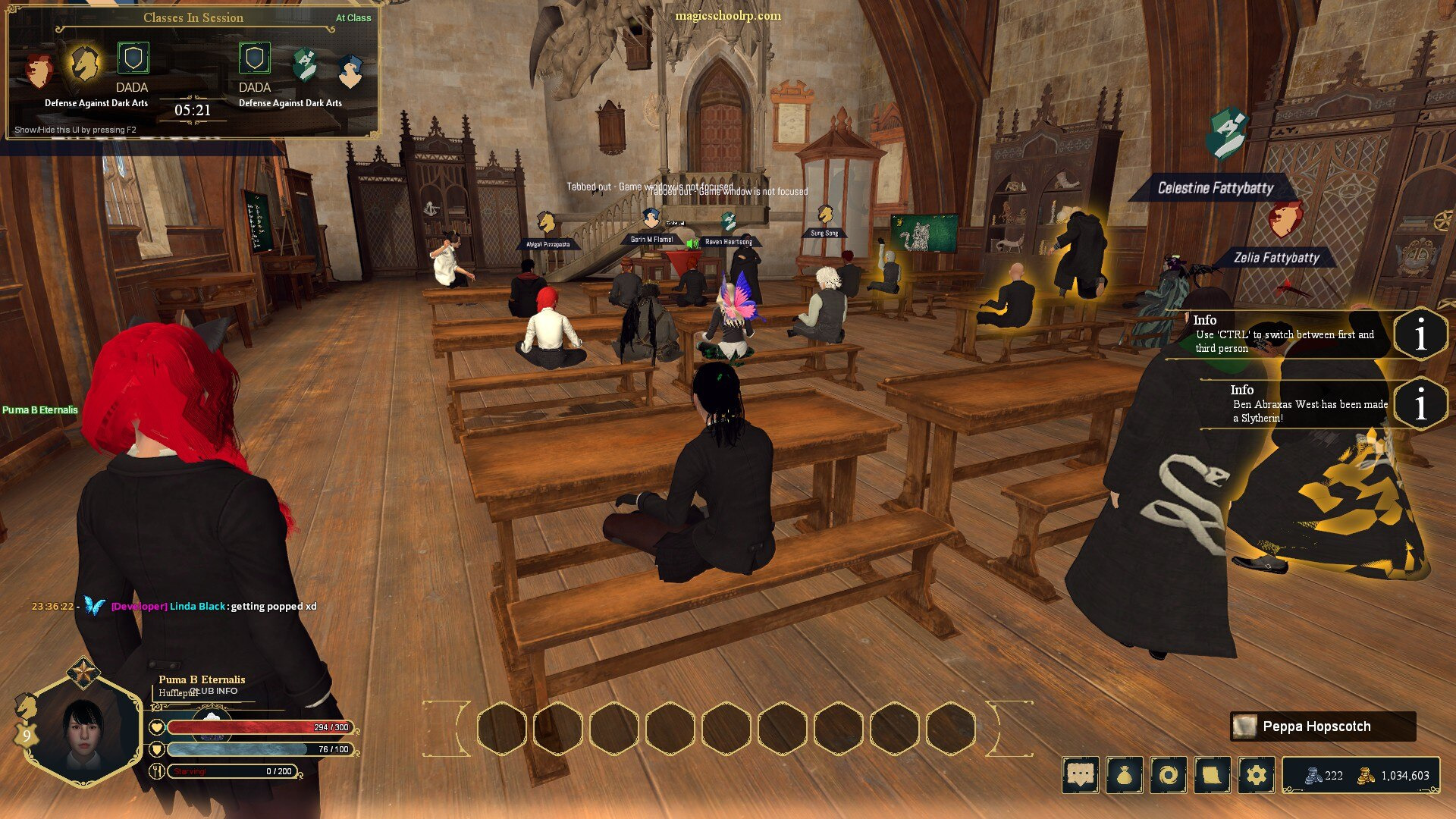This screenshot has height=819, width=1456.
Task: Open the chat speech-bubble button
Action: (1081, 775)
